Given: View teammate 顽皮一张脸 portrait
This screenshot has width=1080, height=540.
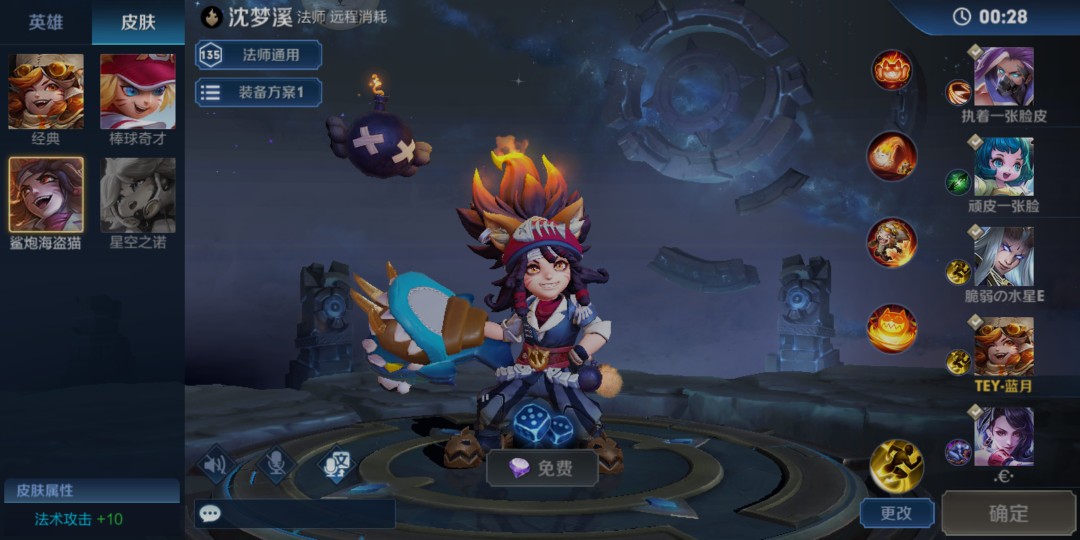Looking at the screenshot, I should (1003, 166).
